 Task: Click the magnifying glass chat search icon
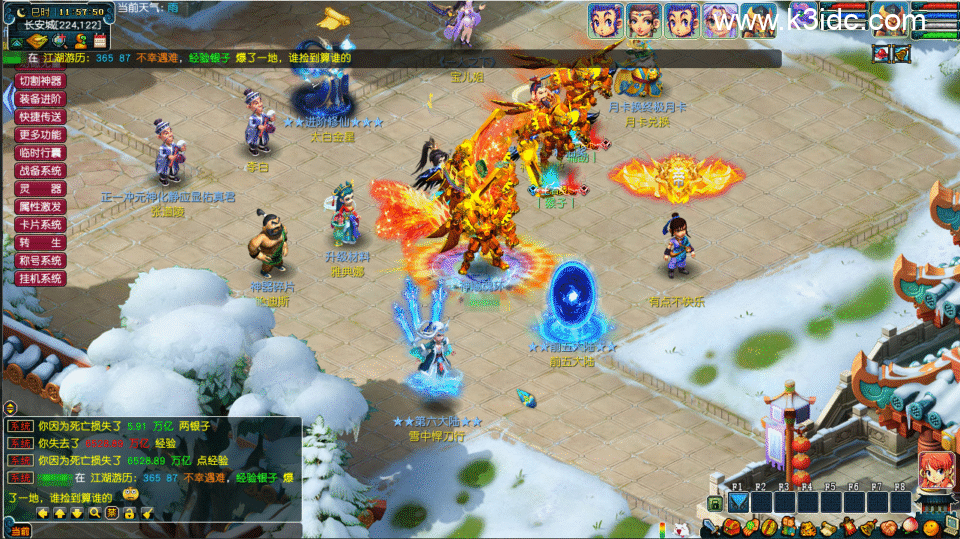tap(95, 513)
